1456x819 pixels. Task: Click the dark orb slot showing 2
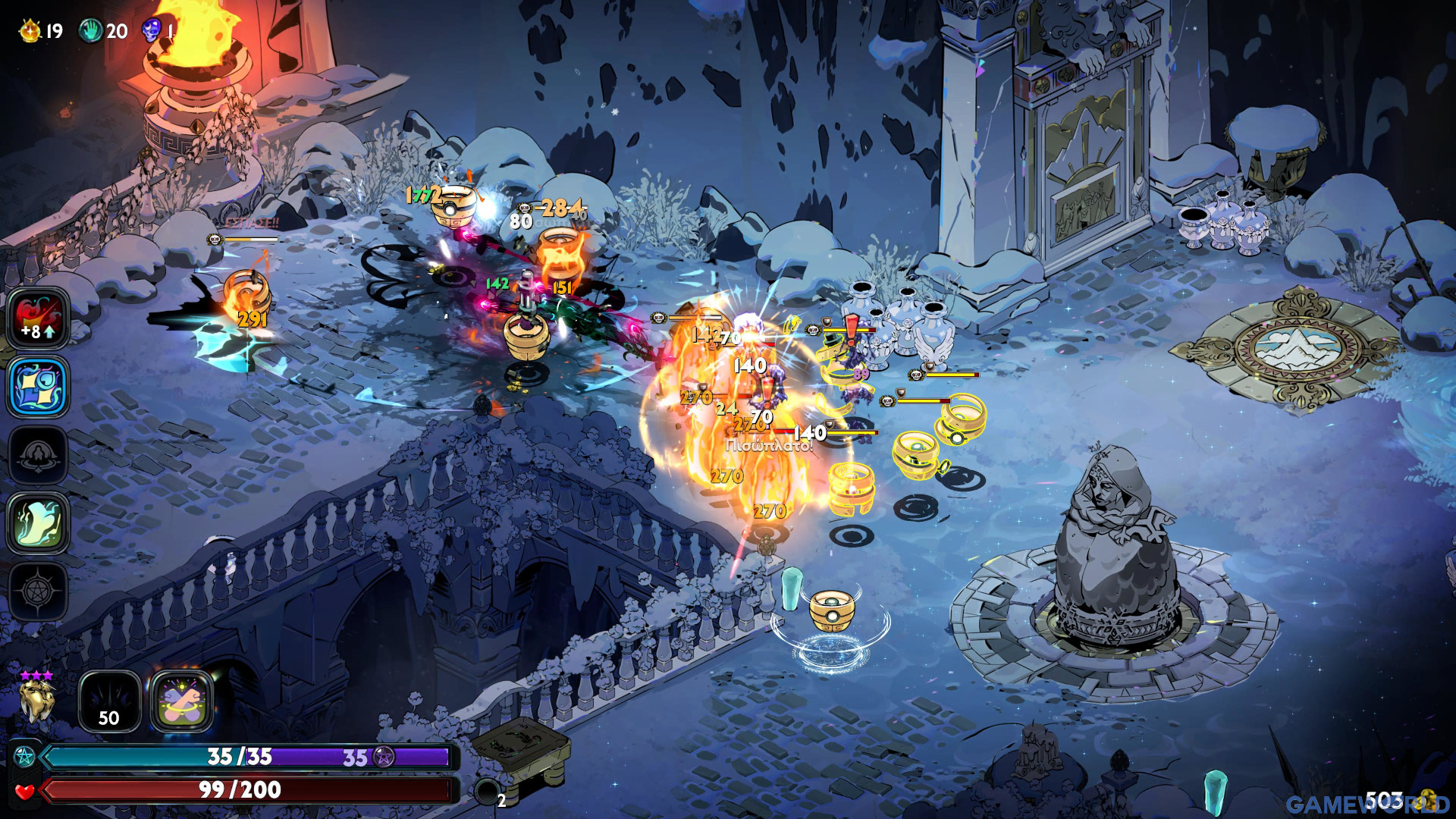point(487,792)
